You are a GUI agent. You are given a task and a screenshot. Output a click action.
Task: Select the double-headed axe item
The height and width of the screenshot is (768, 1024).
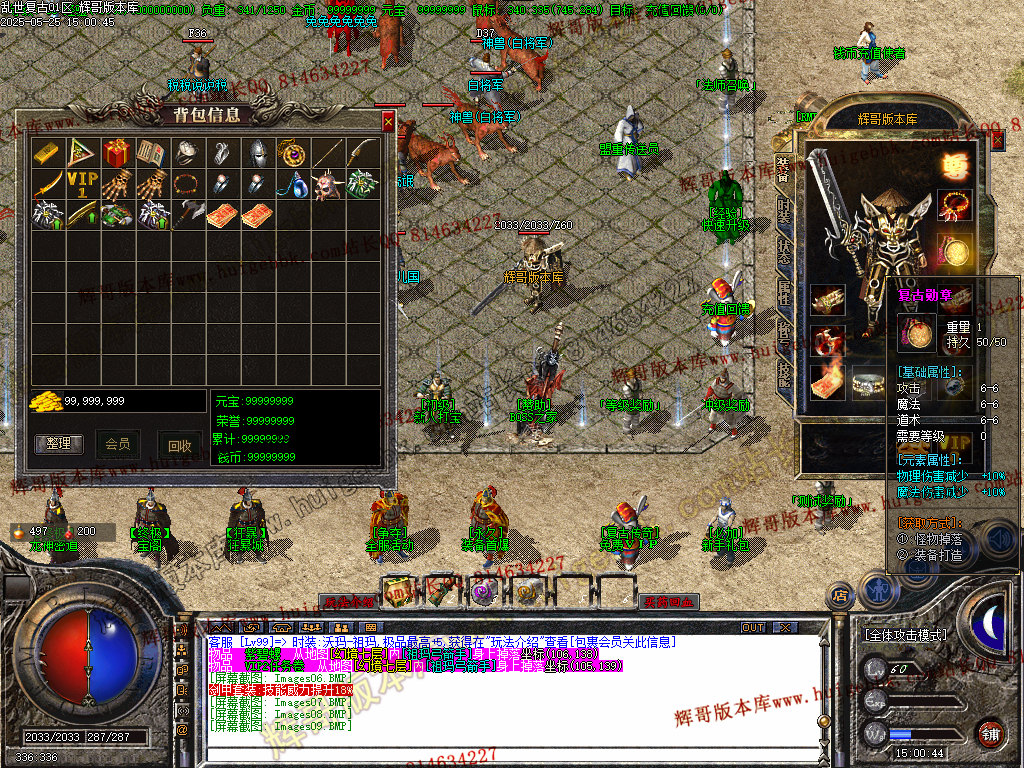click(x=187, y=216)
